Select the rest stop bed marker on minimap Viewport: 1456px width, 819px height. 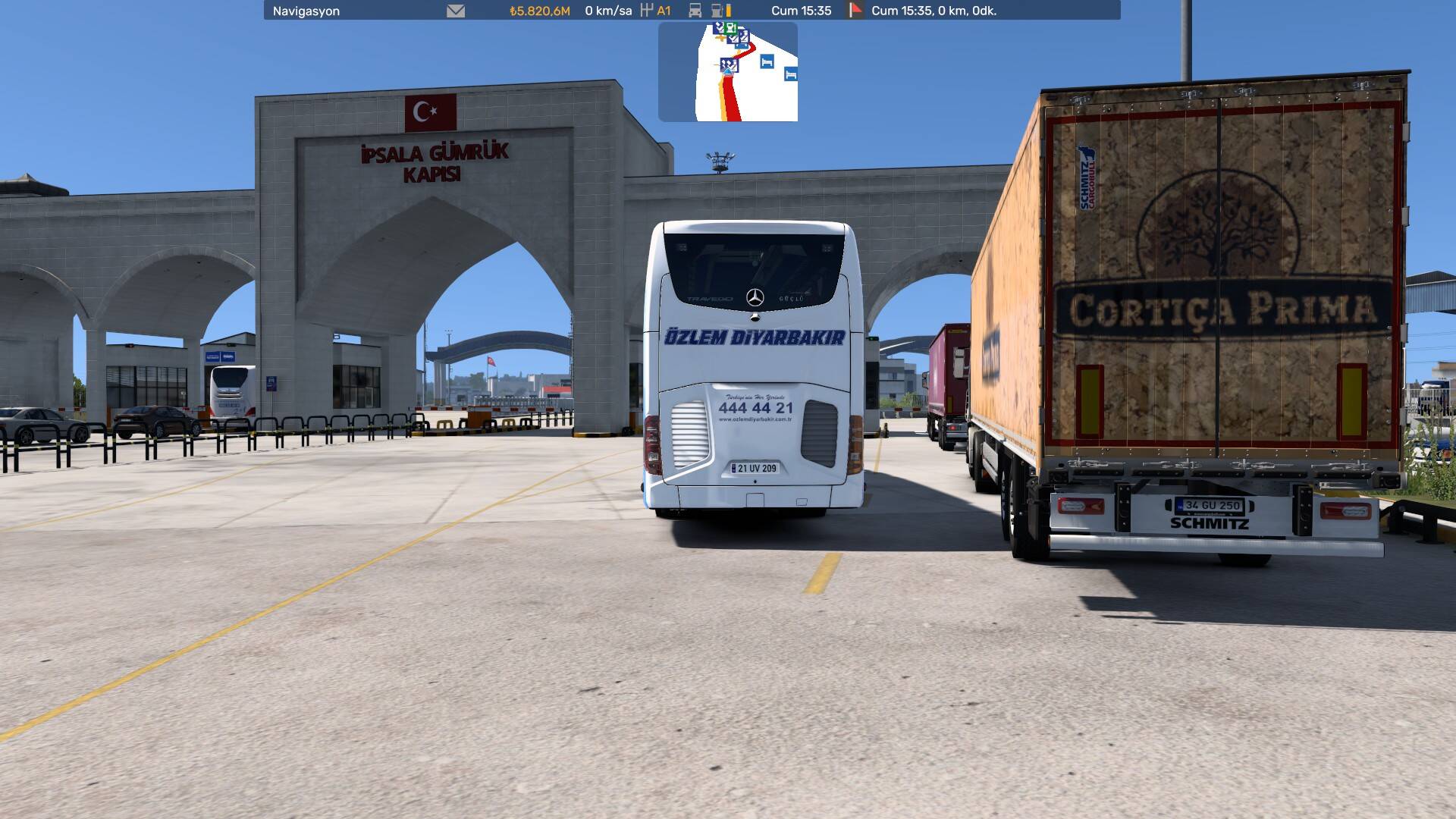(x=767, y=61)
